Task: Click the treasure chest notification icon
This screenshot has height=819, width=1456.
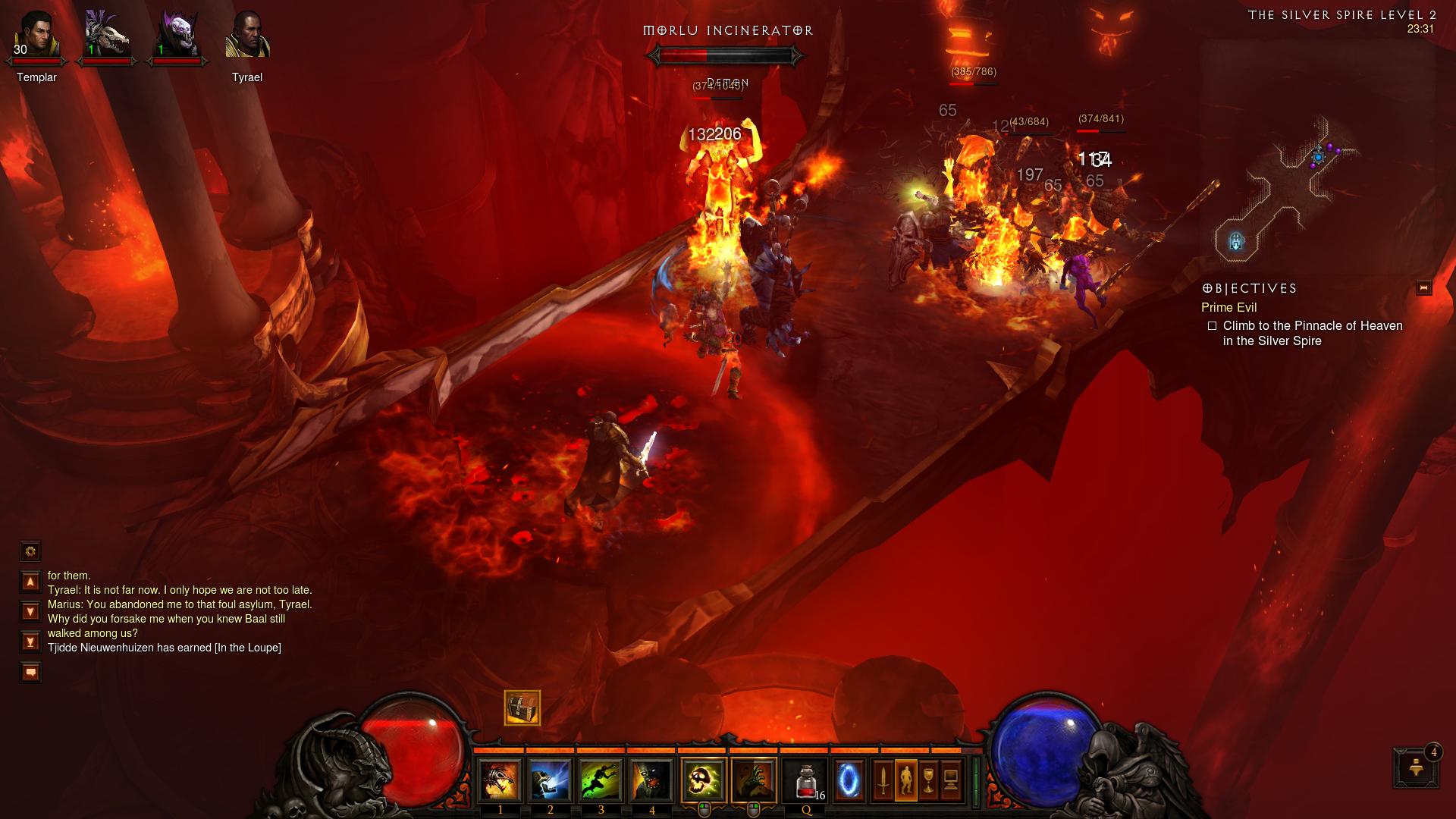Action: point(522,708)
